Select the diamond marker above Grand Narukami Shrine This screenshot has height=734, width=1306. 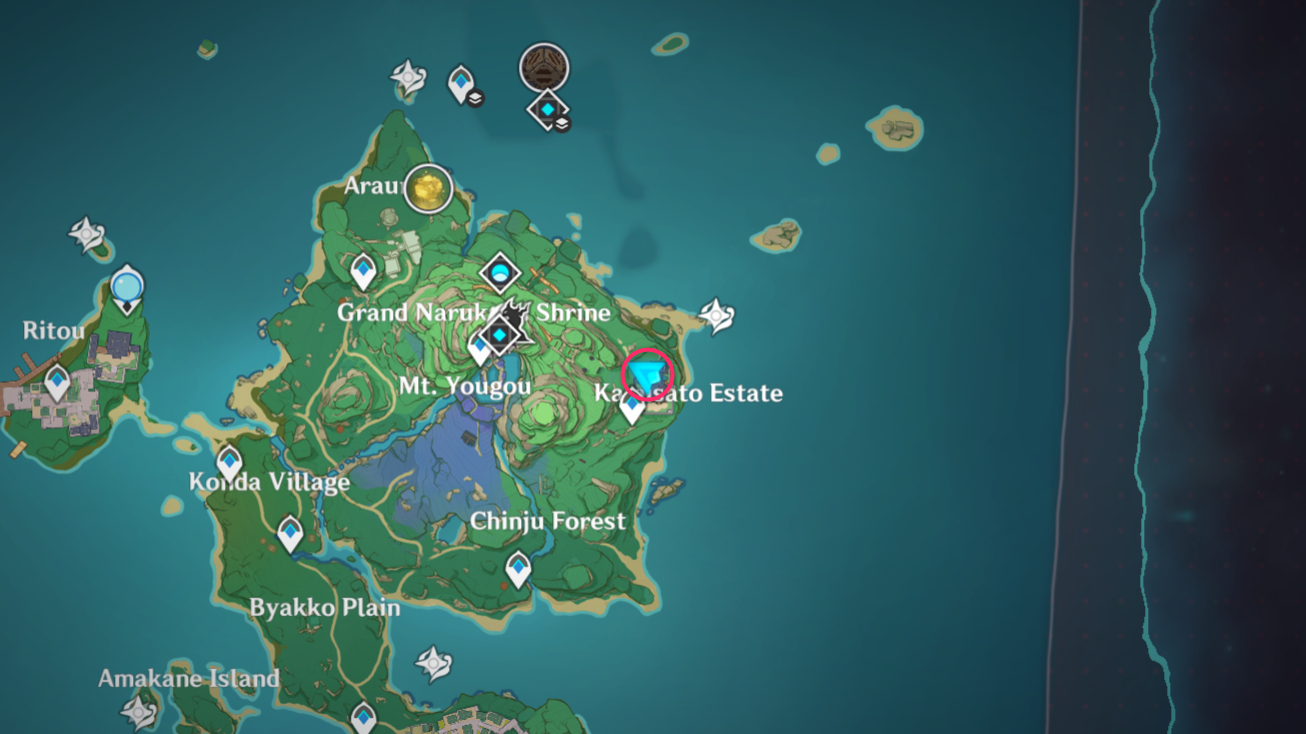tap(499, 271)
